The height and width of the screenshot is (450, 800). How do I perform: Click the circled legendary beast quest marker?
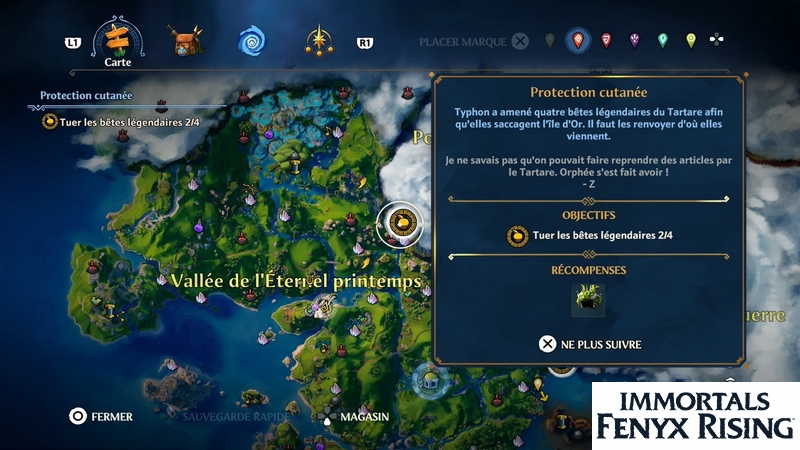[400, 222]
